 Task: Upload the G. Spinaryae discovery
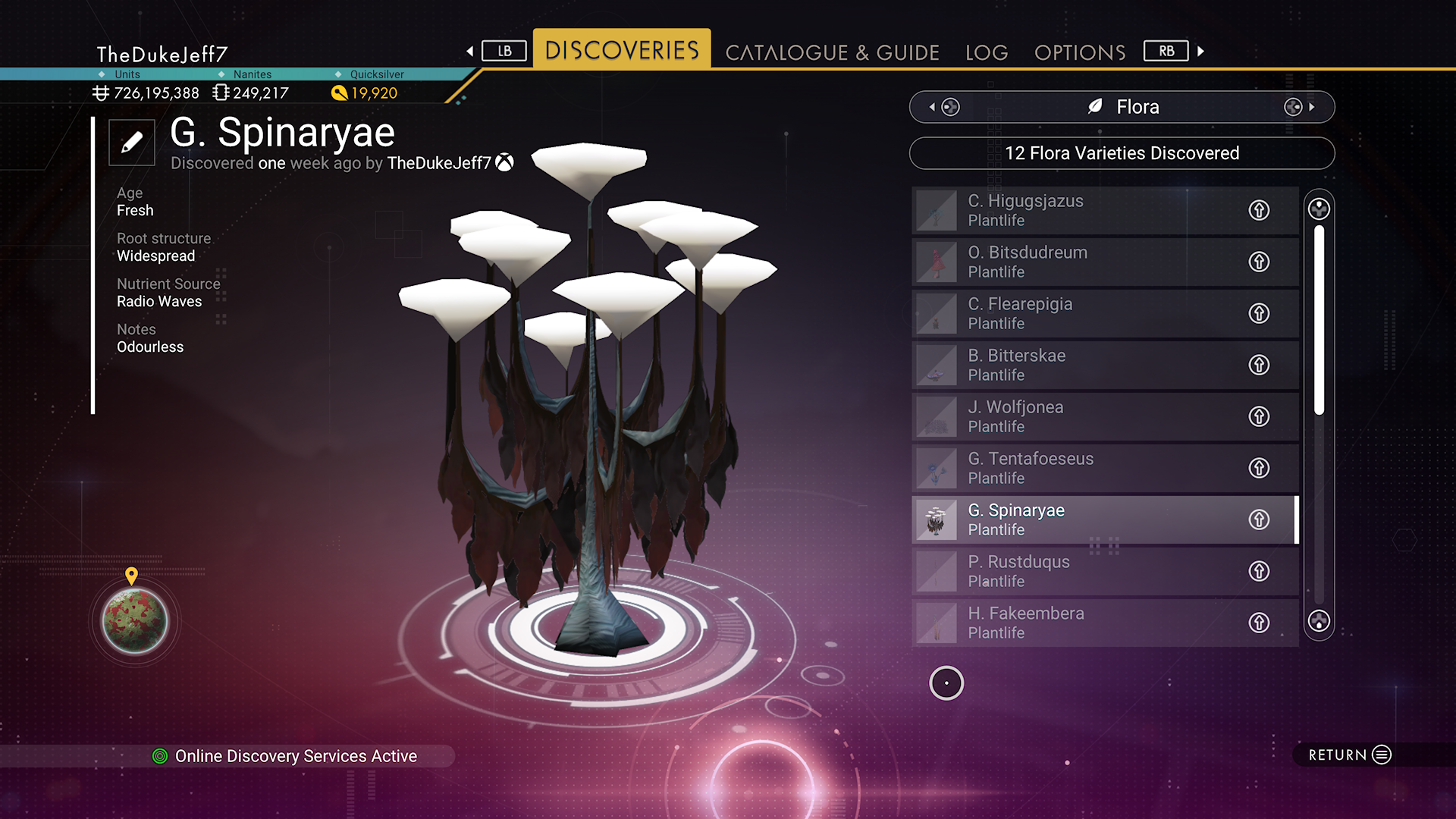pyautogui.click(x=1259, y=519)
